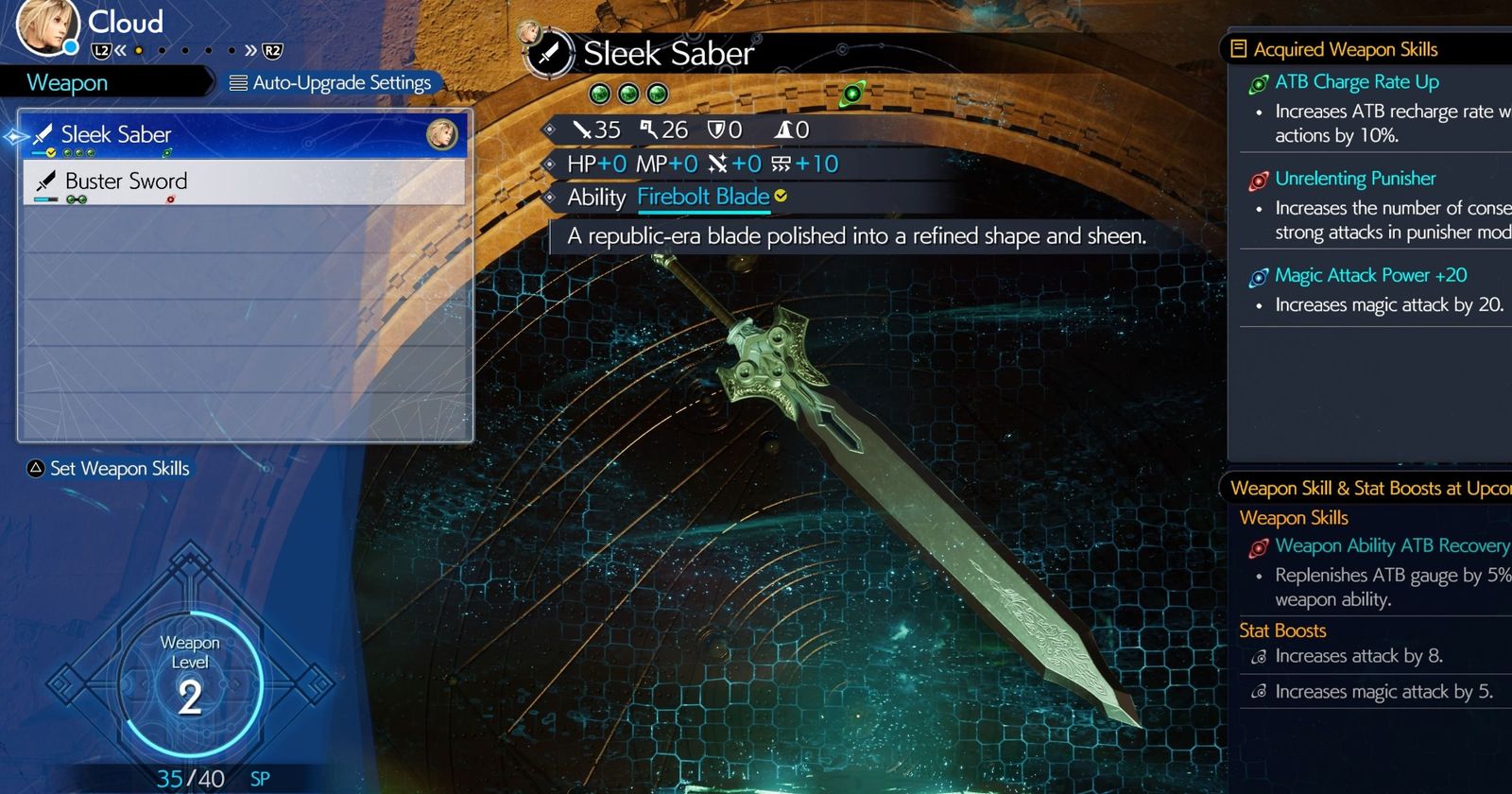The height and width of the screenshot is (794, 1512).
Task: Click the lone green materia slot orb
Action: (x=852, y=93)
